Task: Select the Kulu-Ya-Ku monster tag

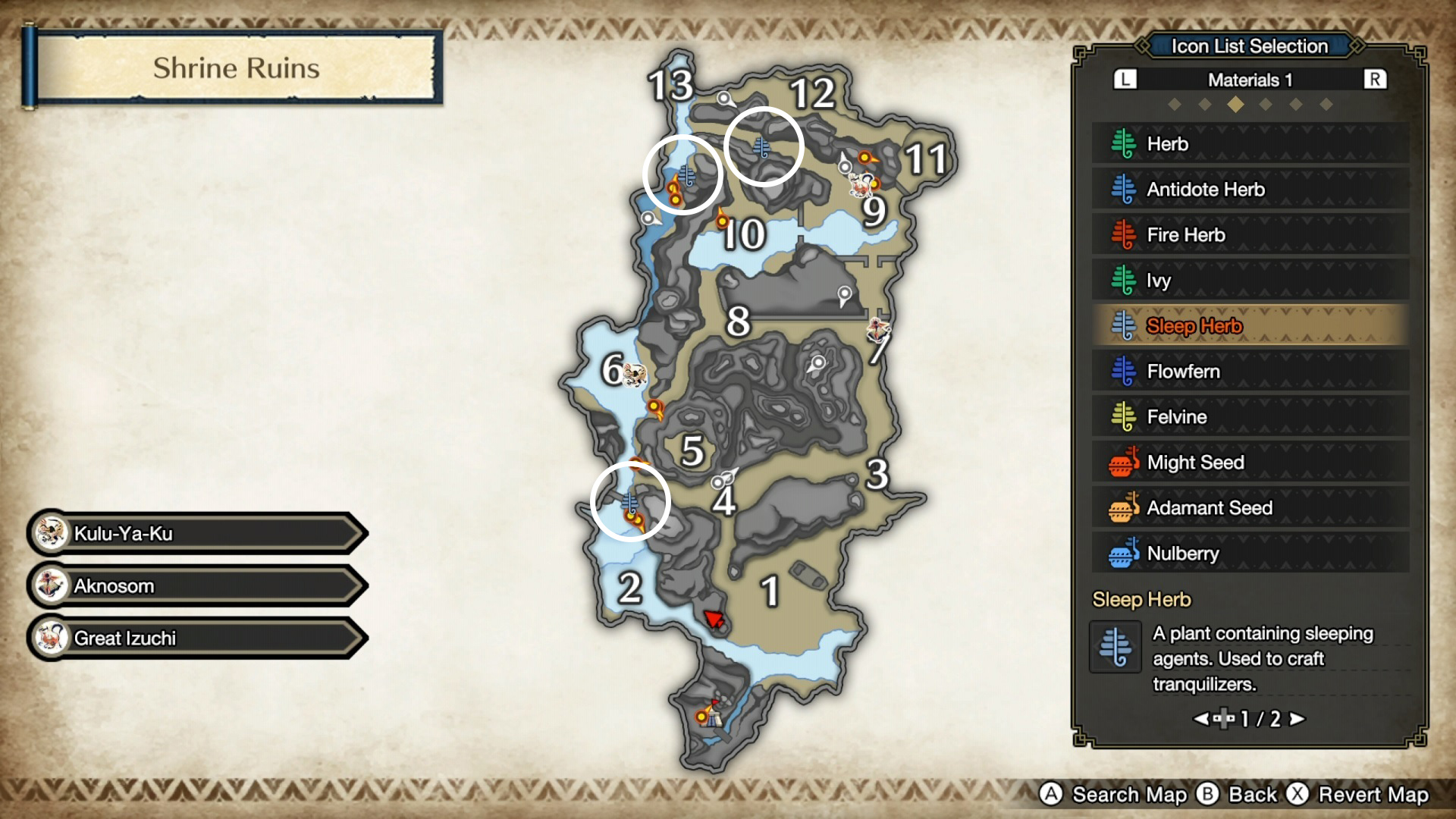Action: coord(197,533)
